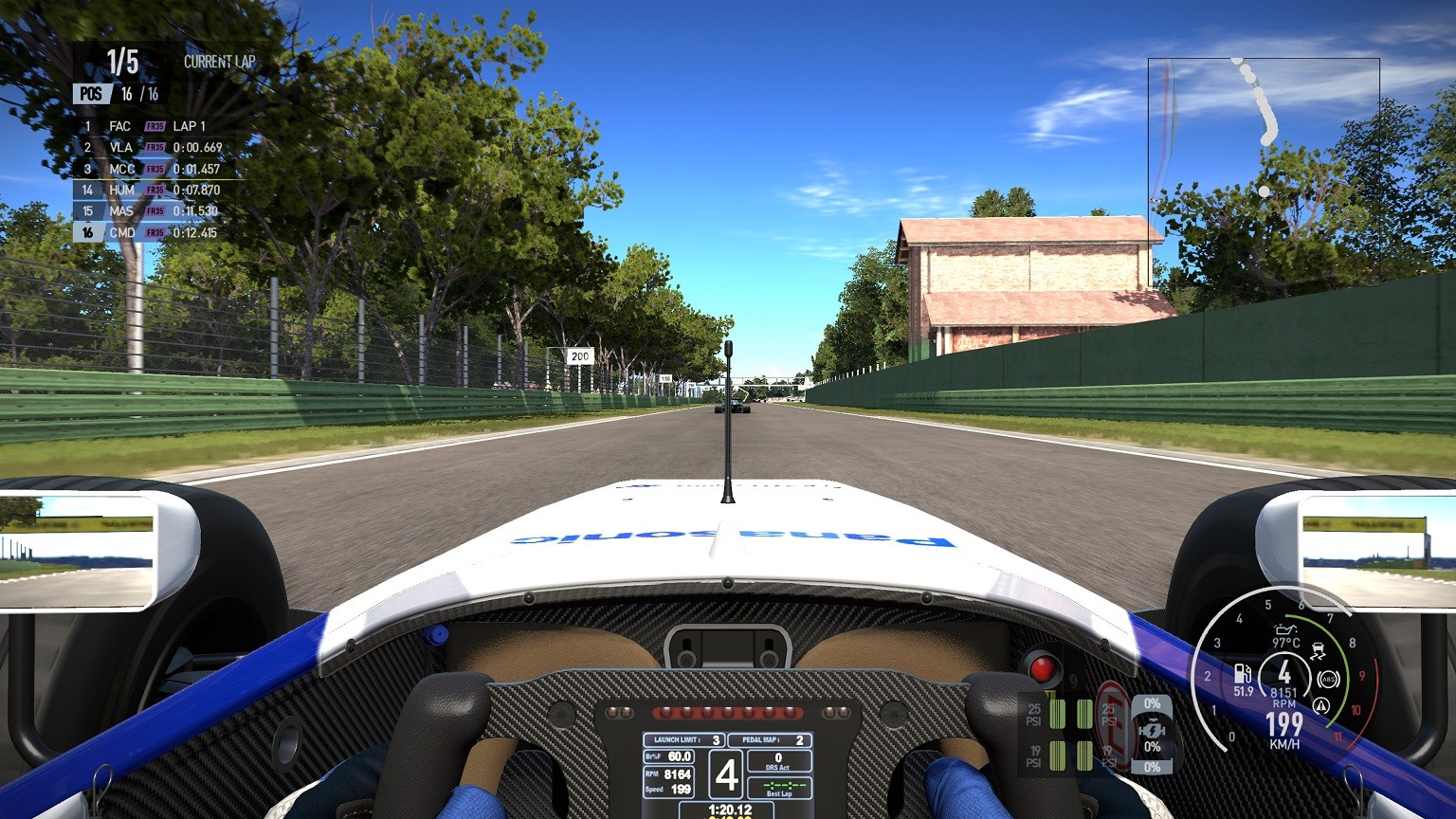Select the engine warning icon below the fuel gauge
1456x819 pixels.
coord(1320,705)
